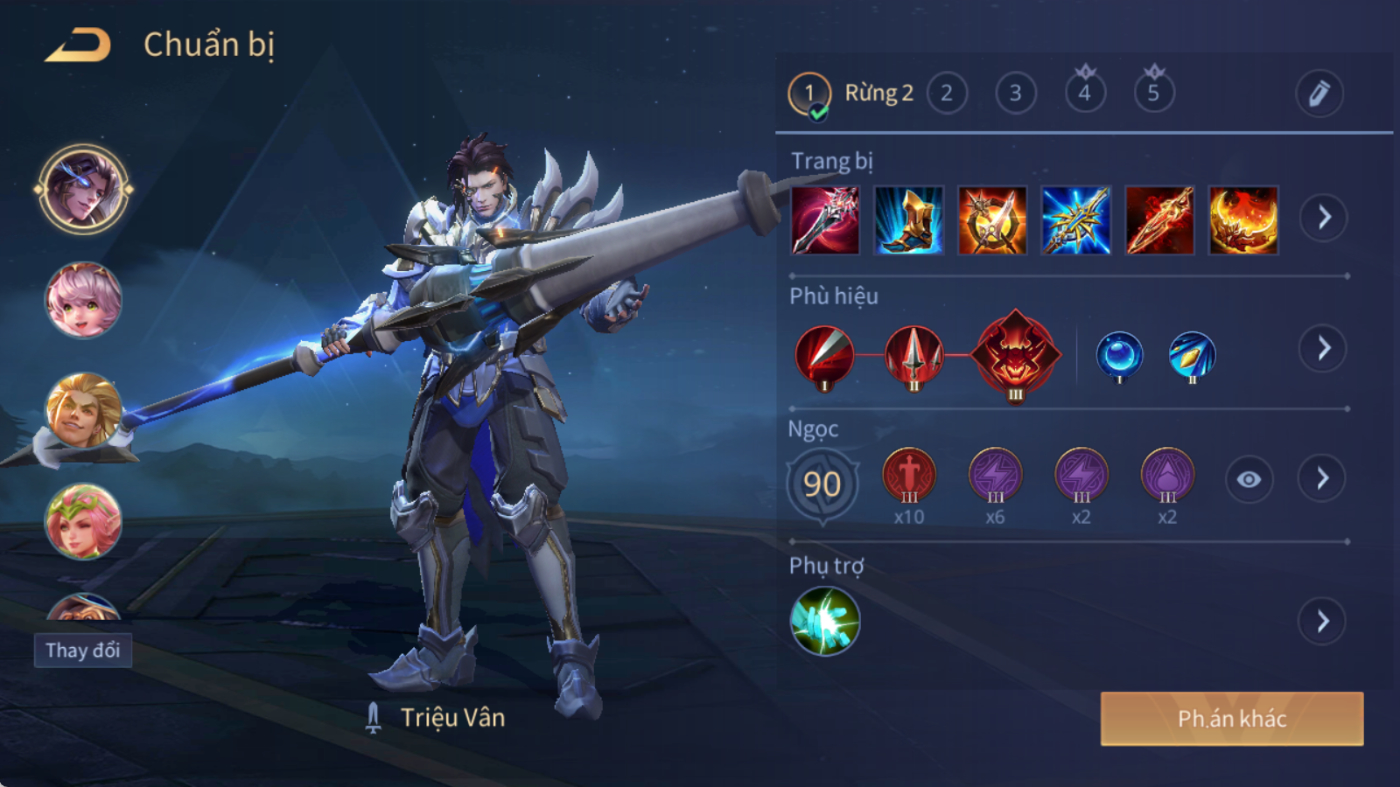This screenshot has width=1400, height=787.
Task: Select preset slot number 2
Action: (x=946, y=94)
